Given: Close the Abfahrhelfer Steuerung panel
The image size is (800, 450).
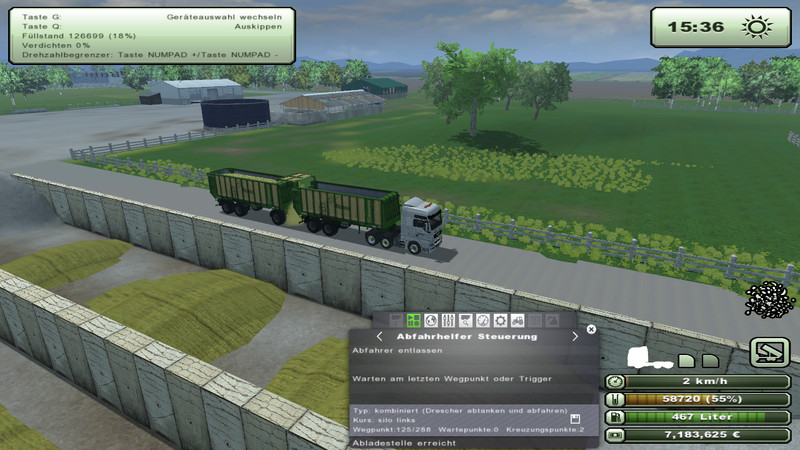Looking at the screenshot, I should coord(591,328).
